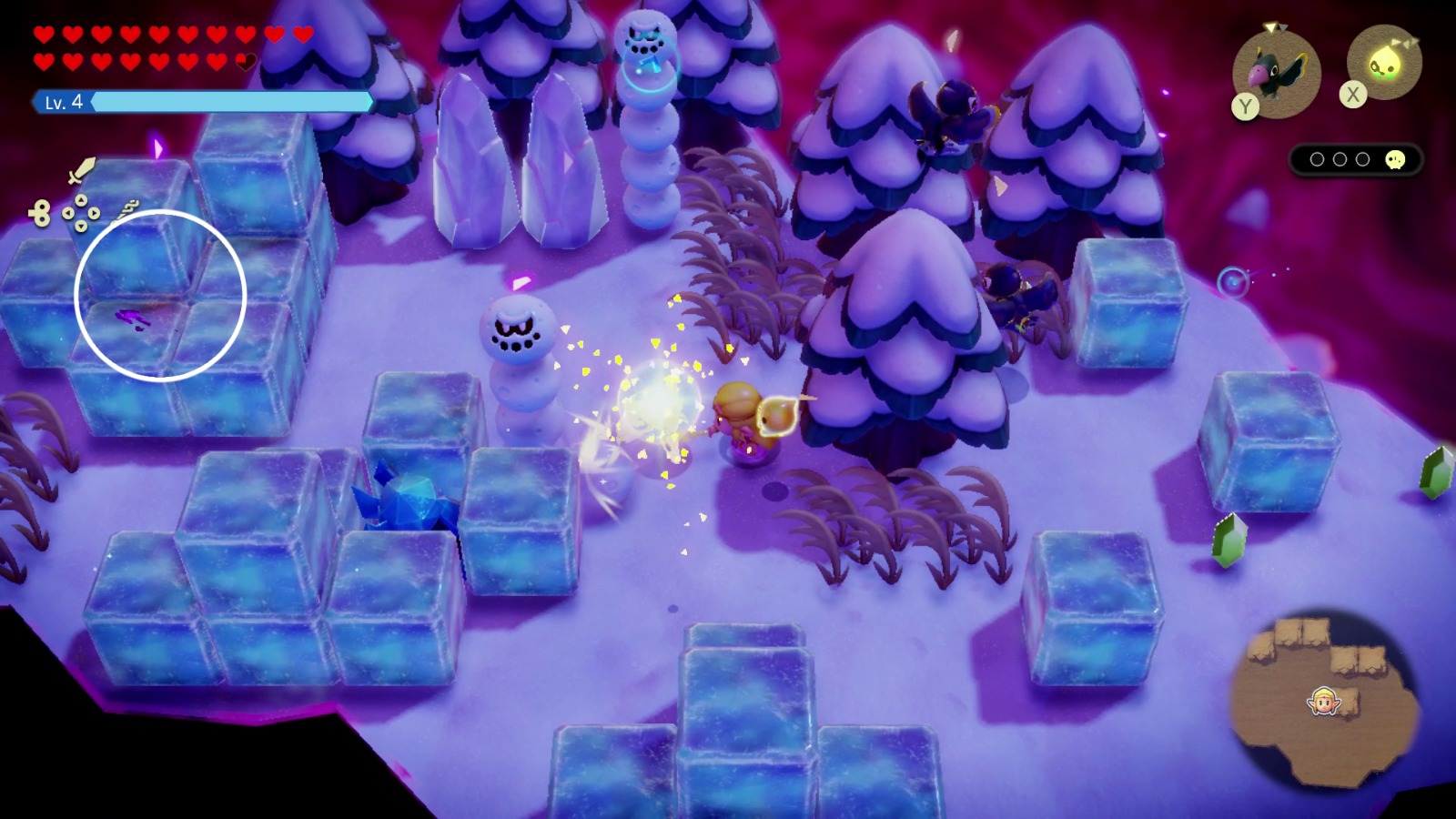Toggle the first empty circle beside the skull icon
1456x819 pixels.
tap(1318, 159)
